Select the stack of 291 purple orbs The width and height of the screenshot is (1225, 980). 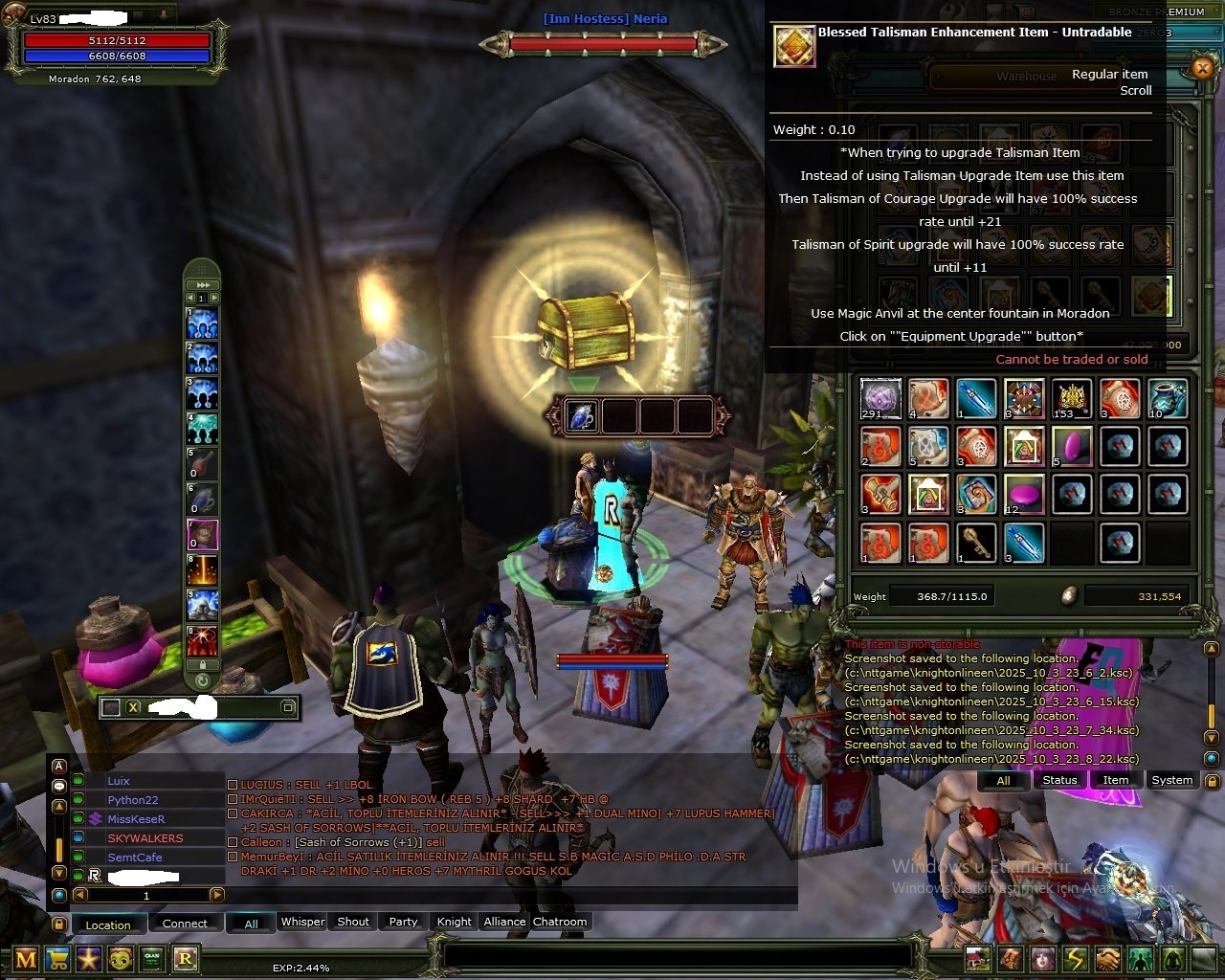880,398
